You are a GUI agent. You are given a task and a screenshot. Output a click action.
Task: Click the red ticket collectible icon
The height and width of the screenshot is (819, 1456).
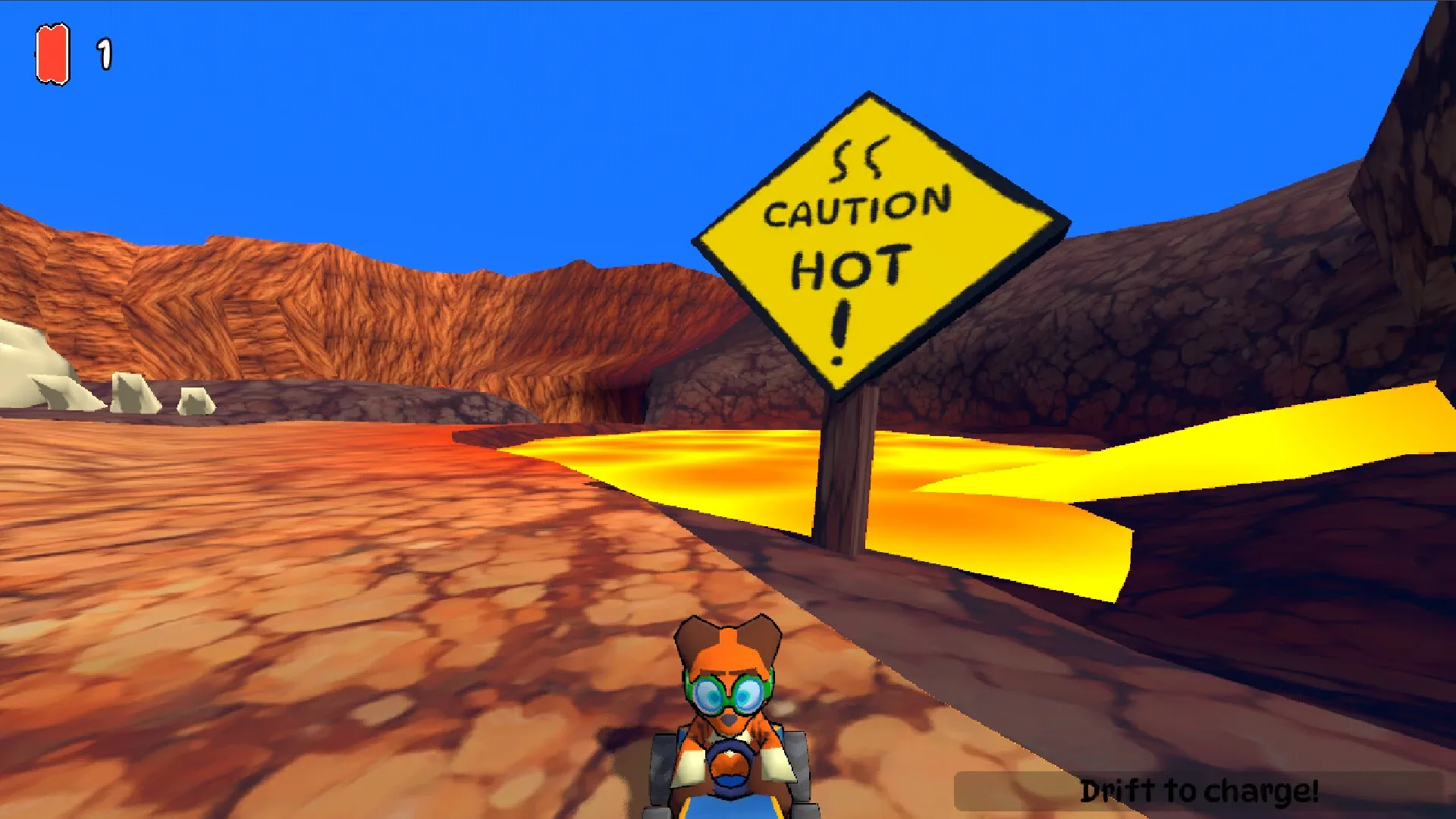pyautogui.click(x=52, y=53)
